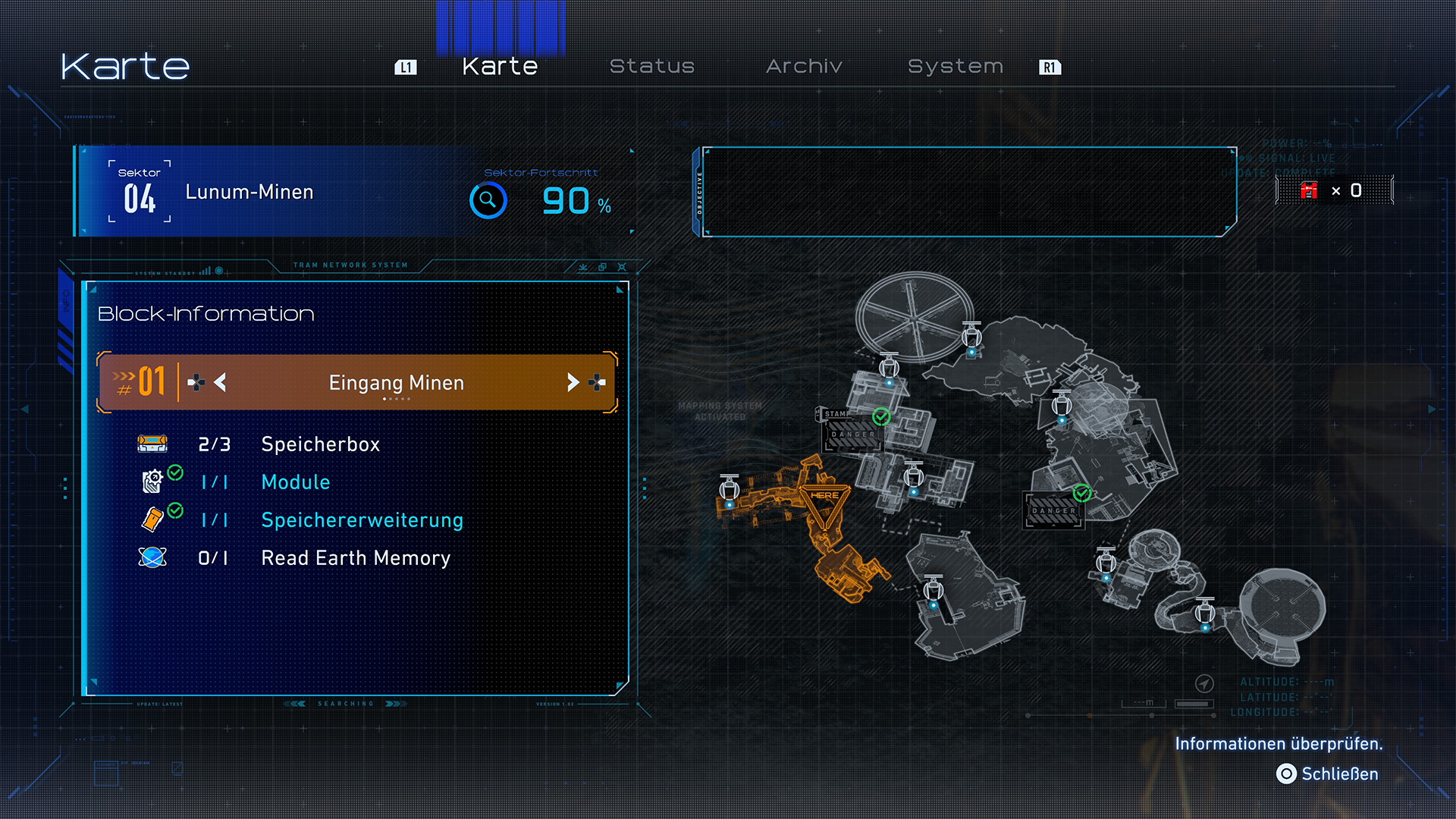Open the Archiv tab
The image size is (1456, 819).
(804, 67)
